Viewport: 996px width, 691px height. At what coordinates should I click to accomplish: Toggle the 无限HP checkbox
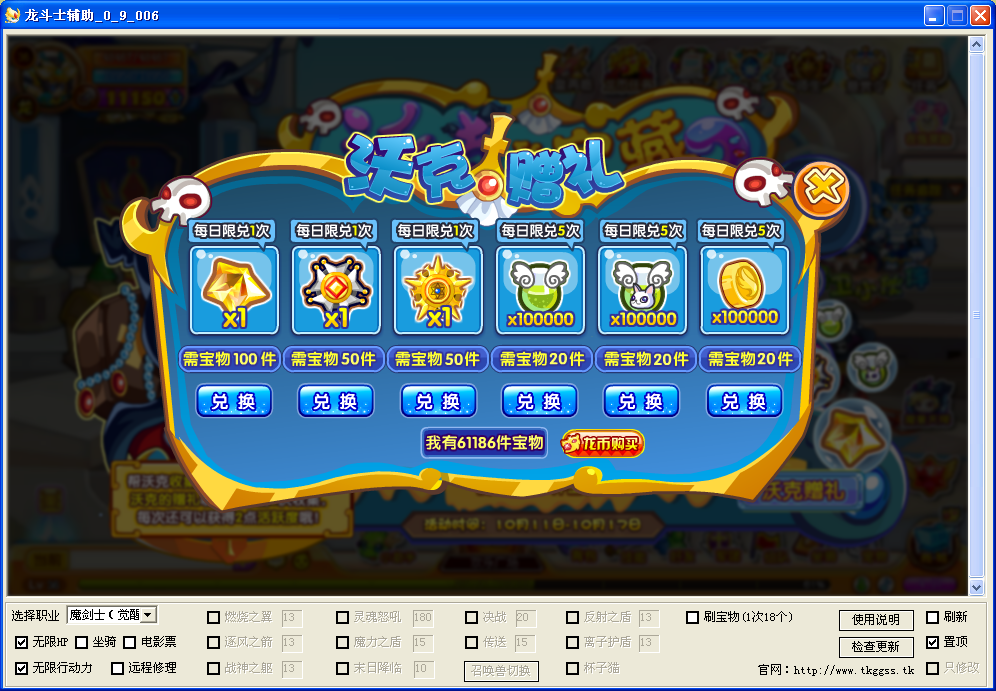pos(22,642)
